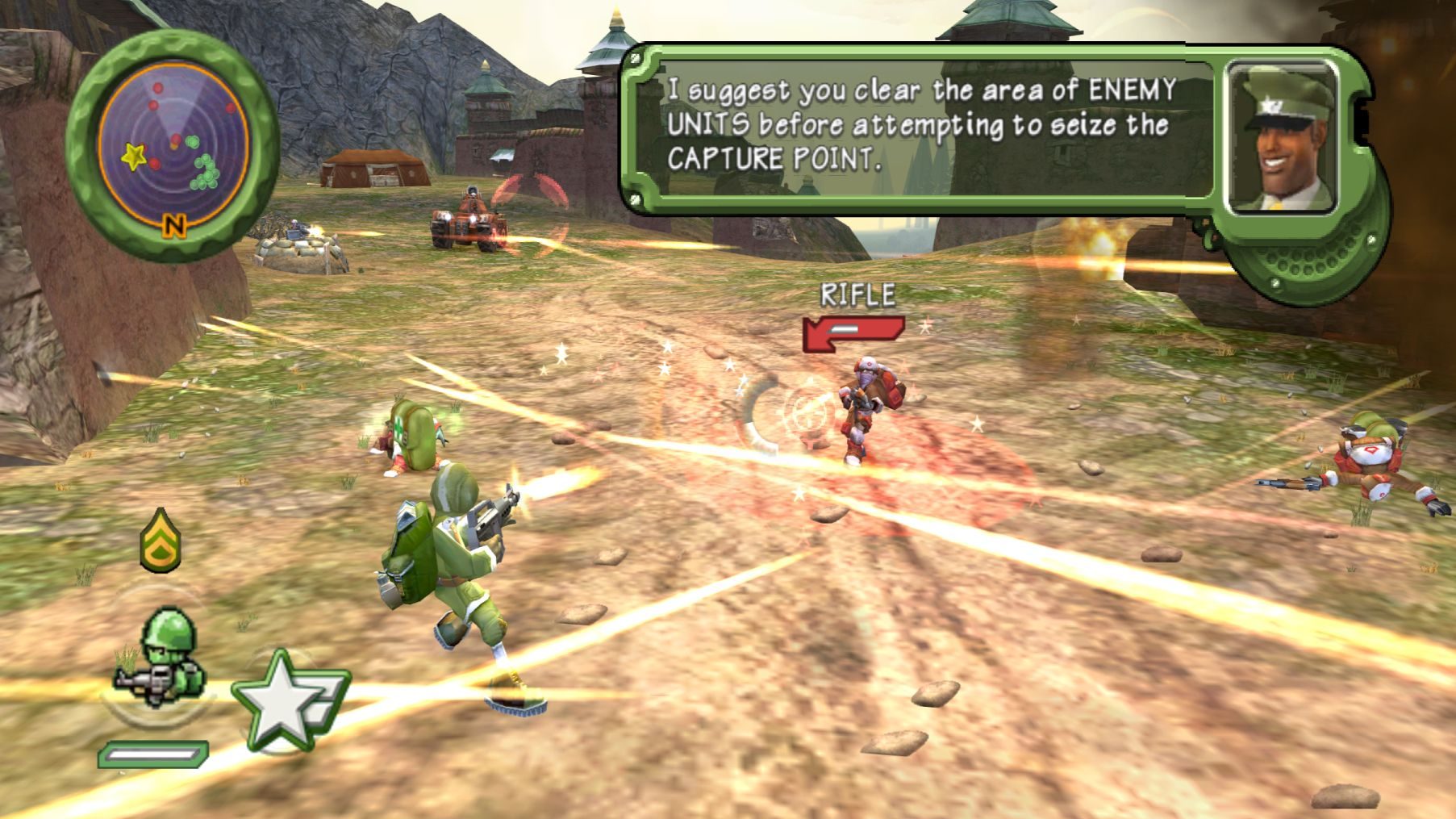1456x819 pixels.
Task: Click the sergeant rank chevron badge
Action: [161, 540]
